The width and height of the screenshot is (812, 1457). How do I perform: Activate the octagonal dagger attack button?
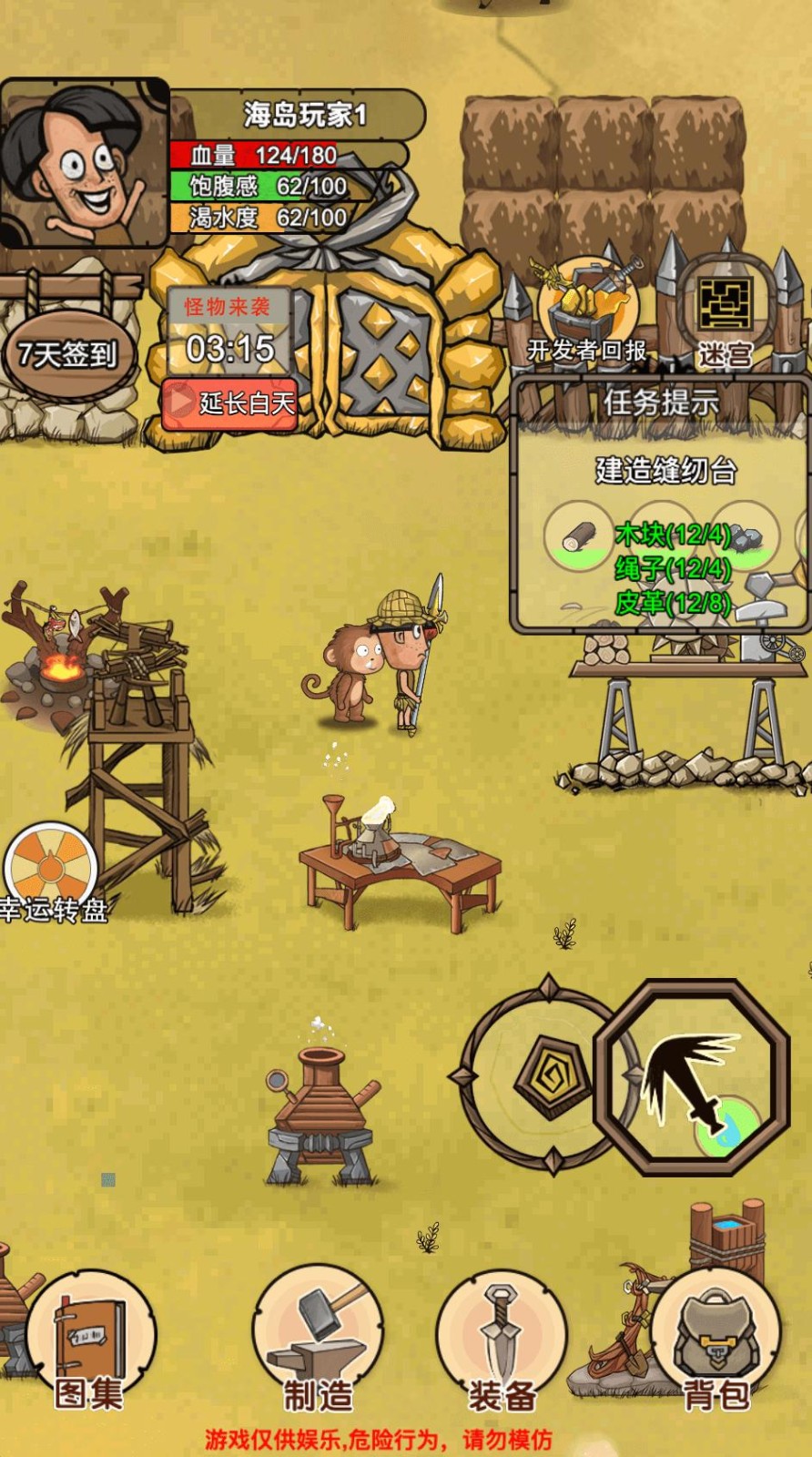point(692,1076)
